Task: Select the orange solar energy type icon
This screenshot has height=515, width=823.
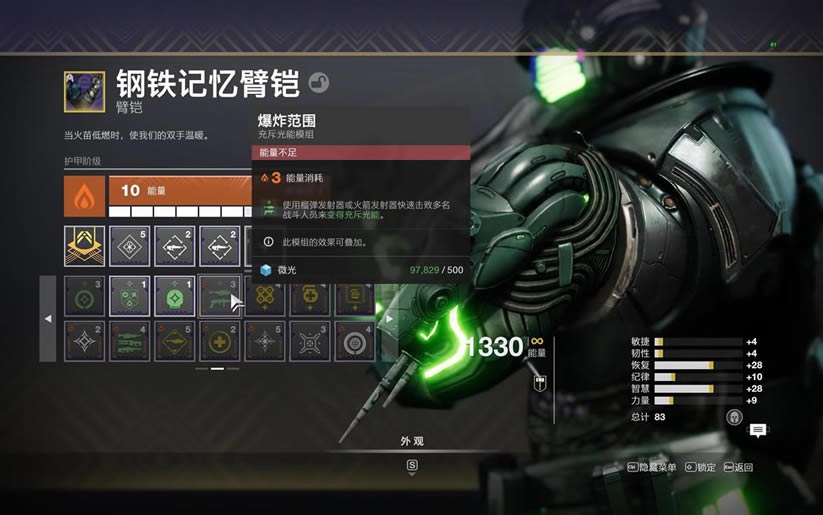Action: pos(84,197)
